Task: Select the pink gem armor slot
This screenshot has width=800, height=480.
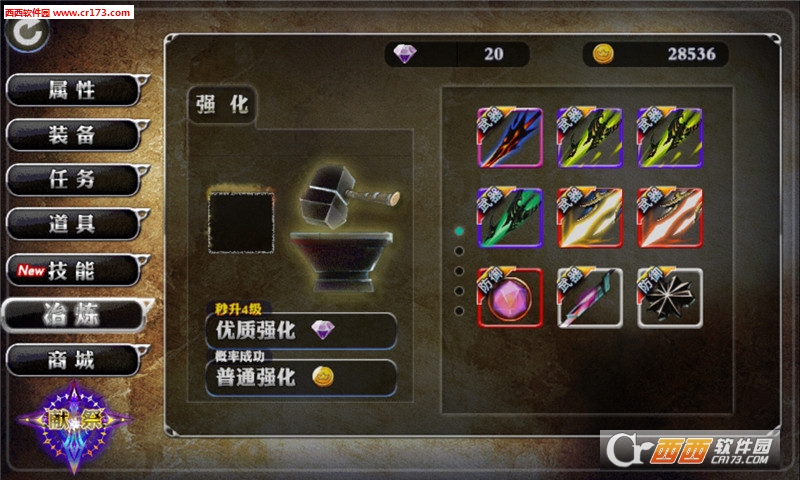Action: [510, 298]
